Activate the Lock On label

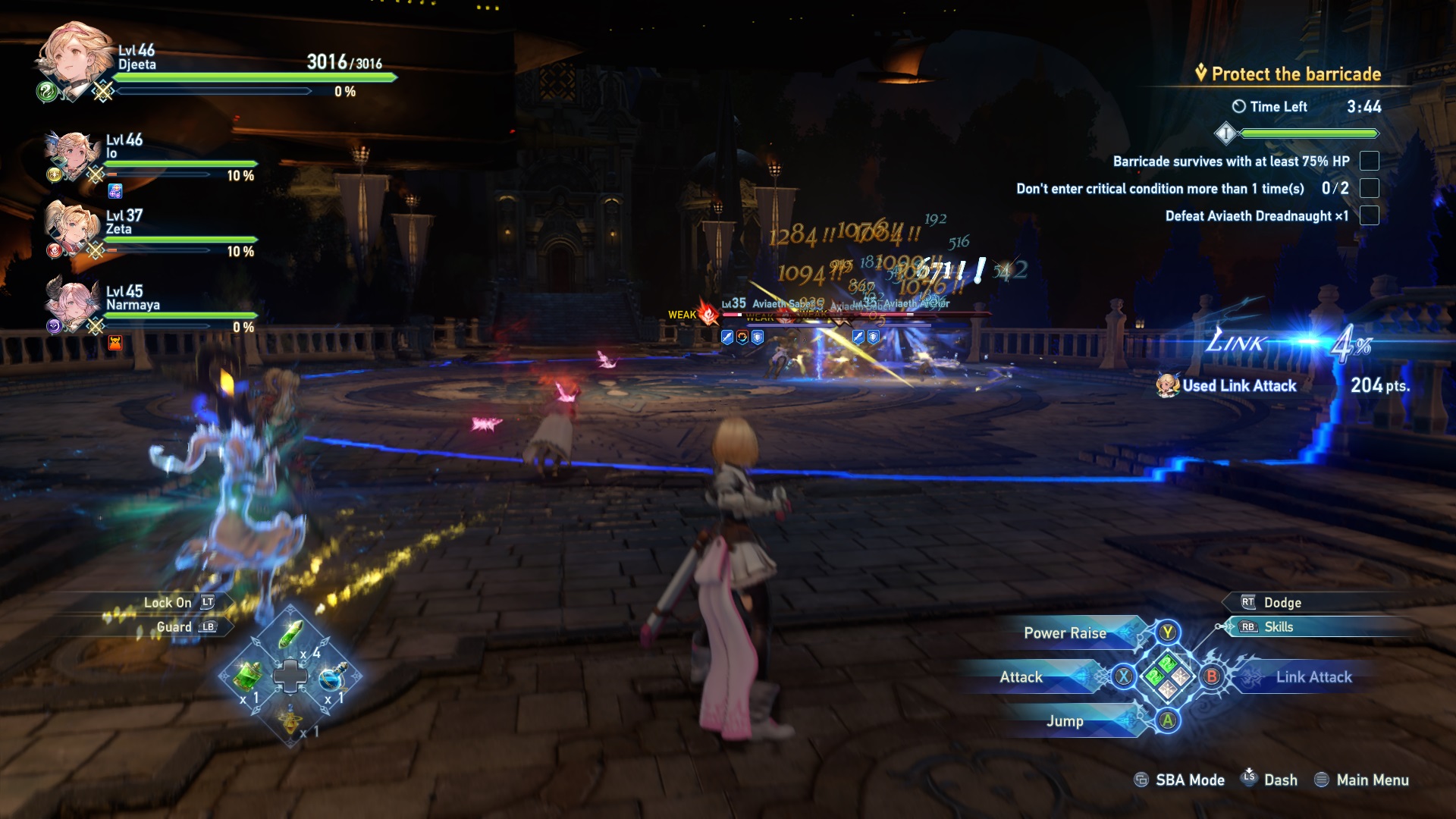coord(168,603)
